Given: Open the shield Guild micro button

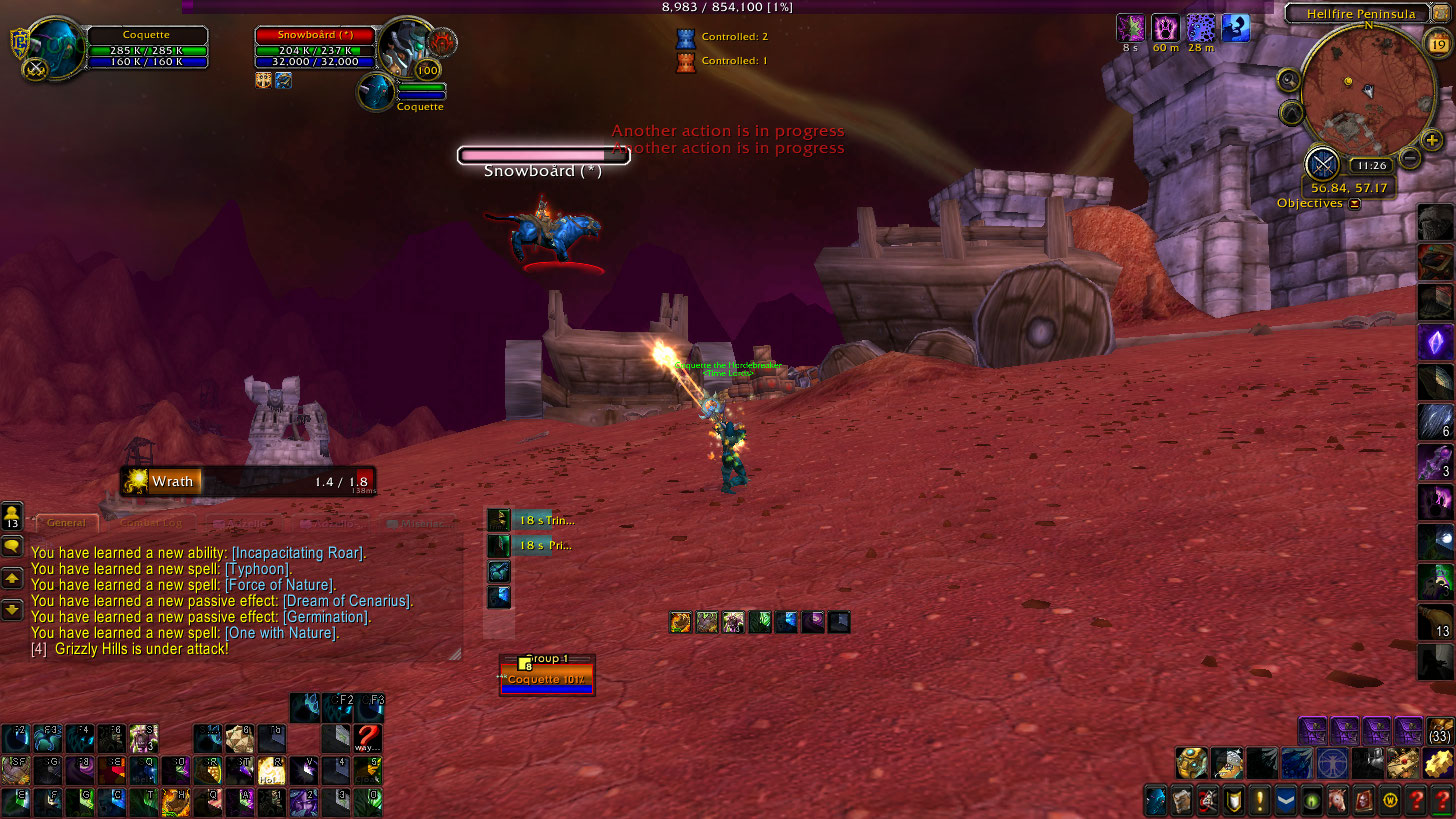Looking at the screenshot, I should tap(1233, 800).
